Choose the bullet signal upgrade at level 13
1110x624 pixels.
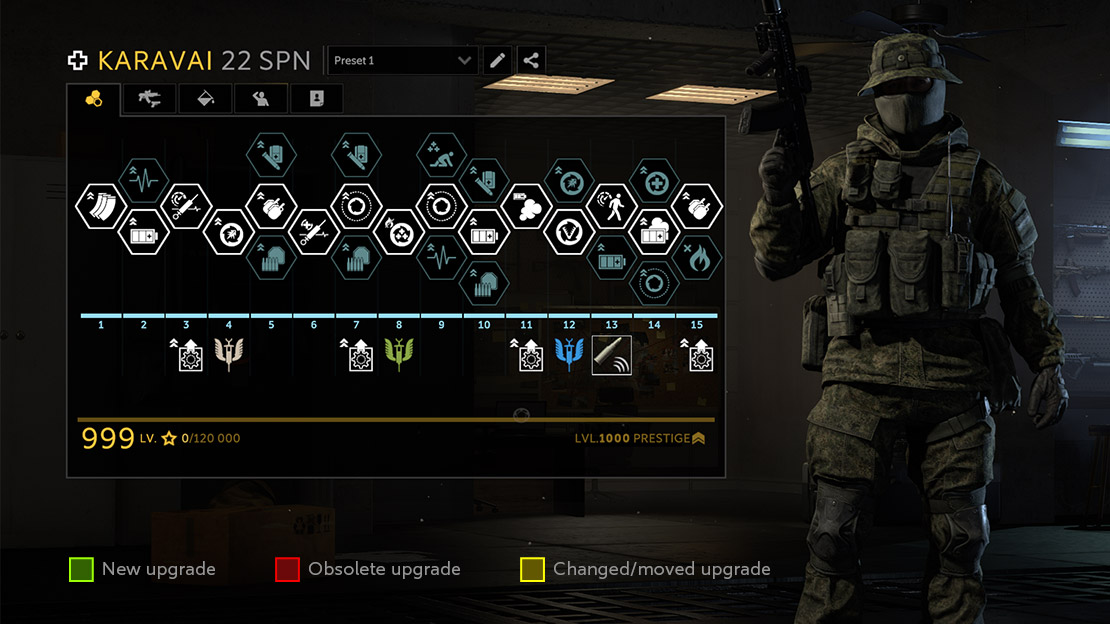611,355
